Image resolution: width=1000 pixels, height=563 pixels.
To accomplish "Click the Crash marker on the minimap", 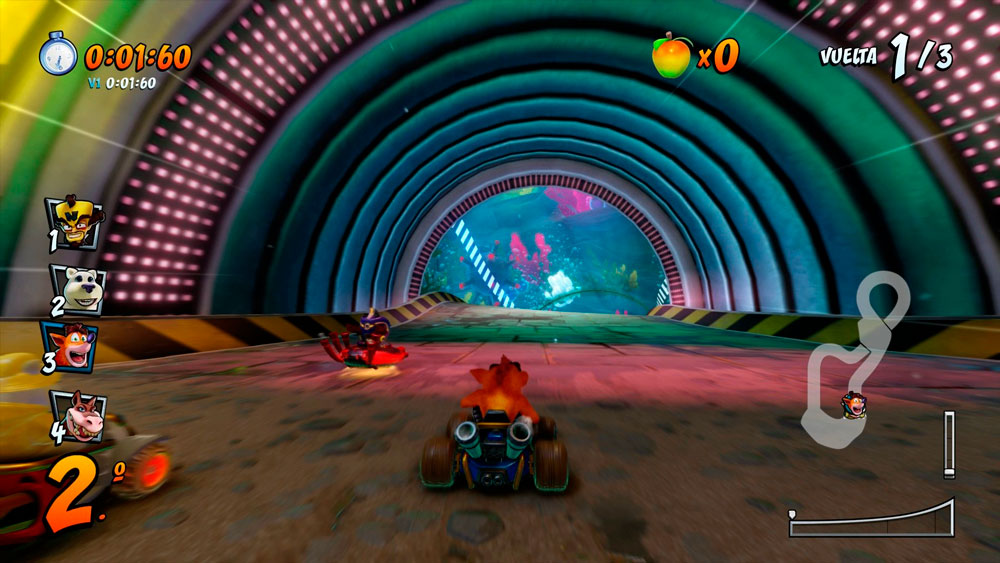I will (853, 405).
